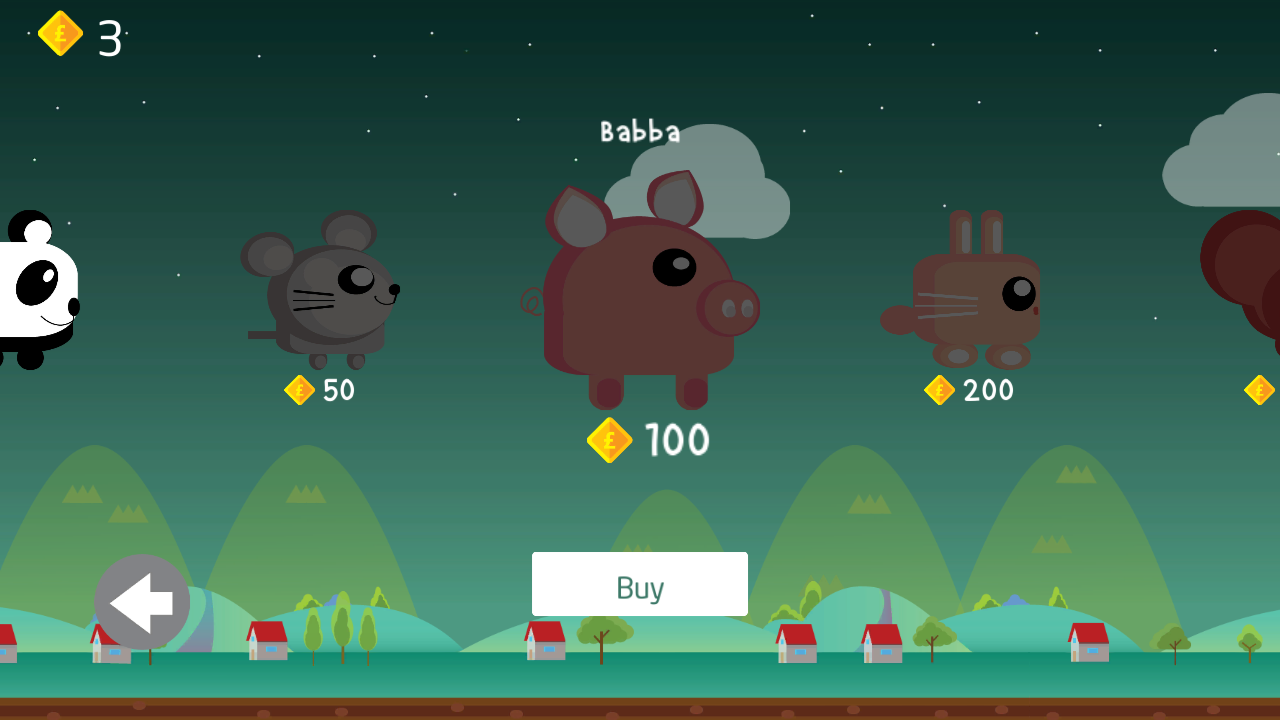Click the 50 price label under the mouse
Viewport: 1280px width, 720px height.
click(x=337, y=390)
